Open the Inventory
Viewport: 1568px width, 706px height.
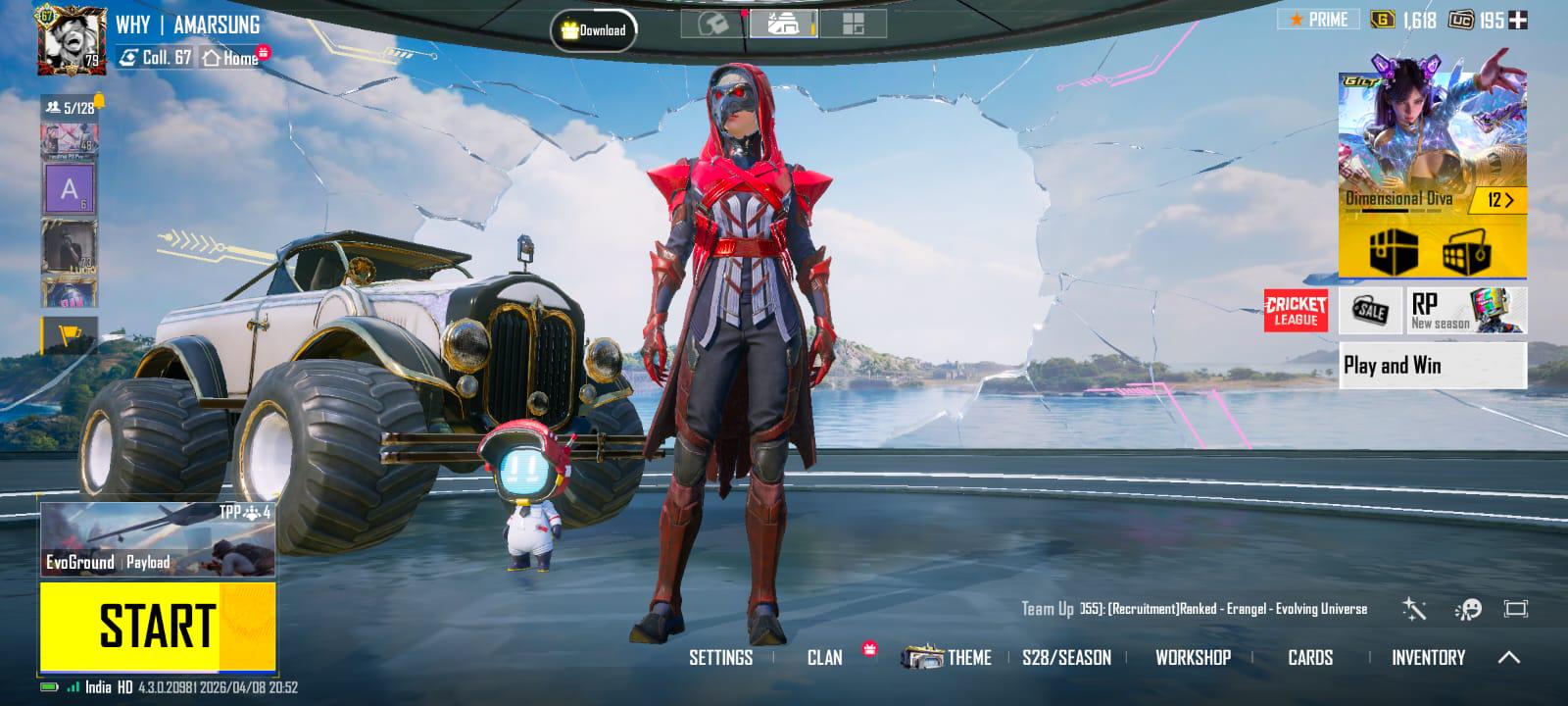tap(1428, 658)
